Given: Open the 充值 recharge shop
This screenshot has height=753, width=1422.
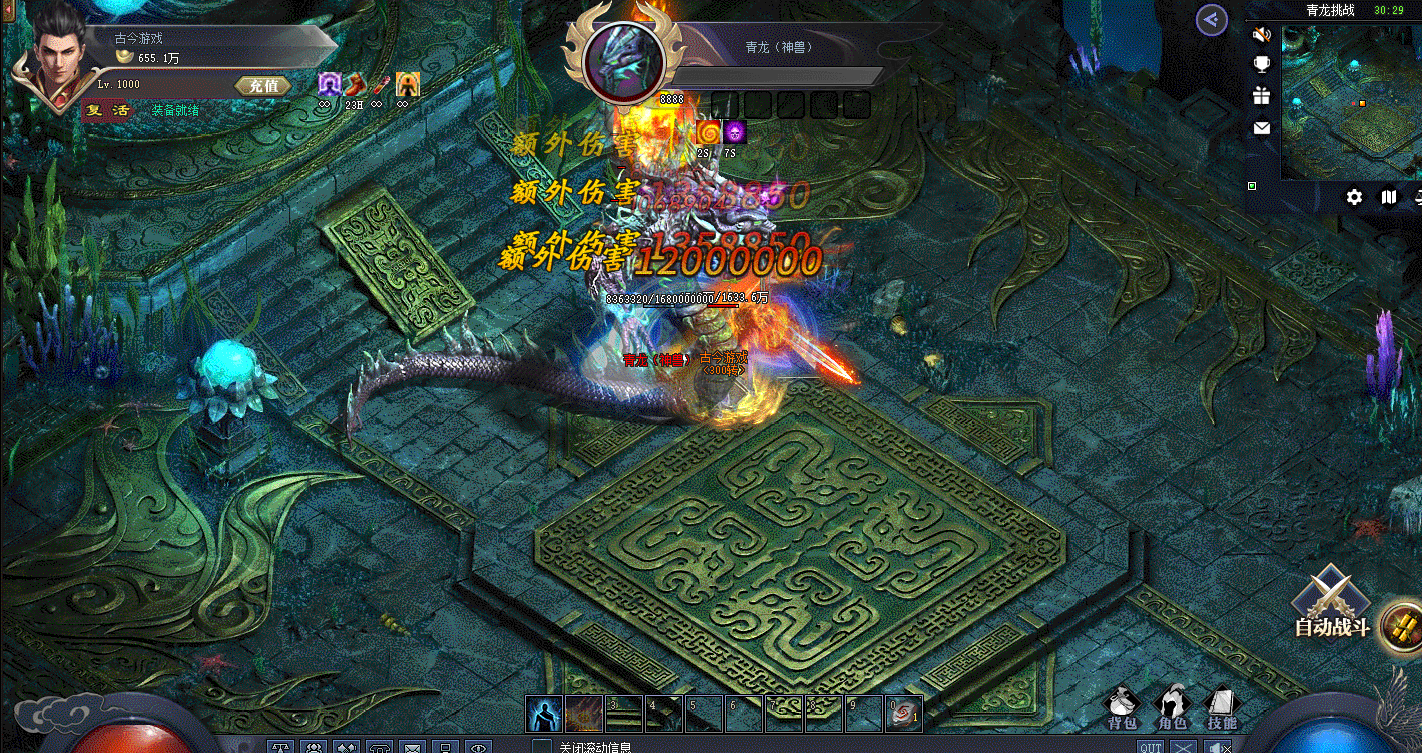Looking at the screenshot, I should (x=263, y=86).
